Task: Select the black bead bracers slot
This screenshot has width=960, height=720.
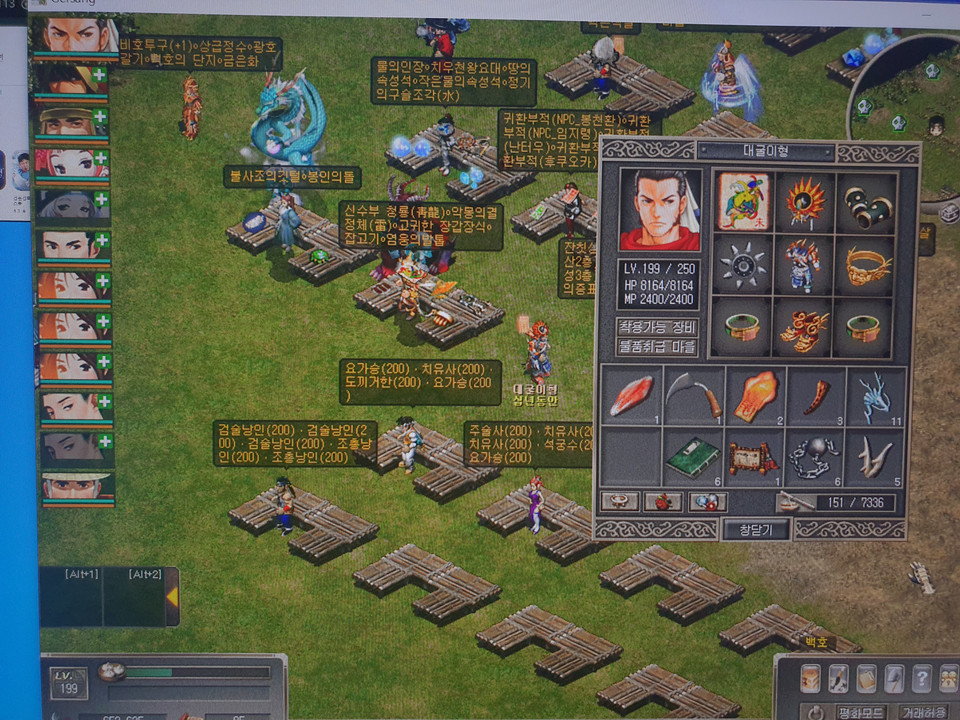Action: pyautogui.click(x=866, y=200)
